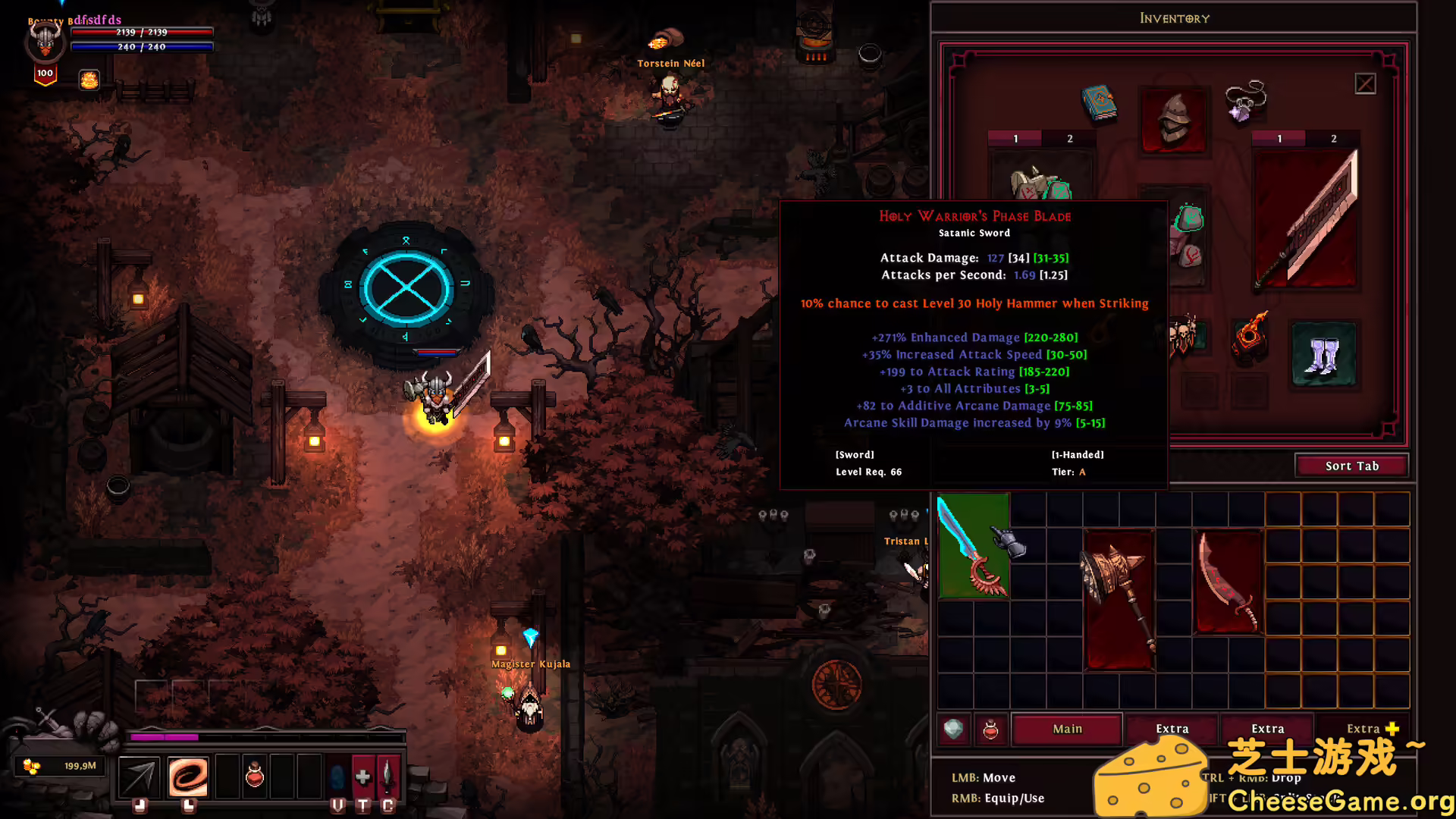Select the equipped flaming ring
The image size is (1456, 819).
[x=1249, y=334]
